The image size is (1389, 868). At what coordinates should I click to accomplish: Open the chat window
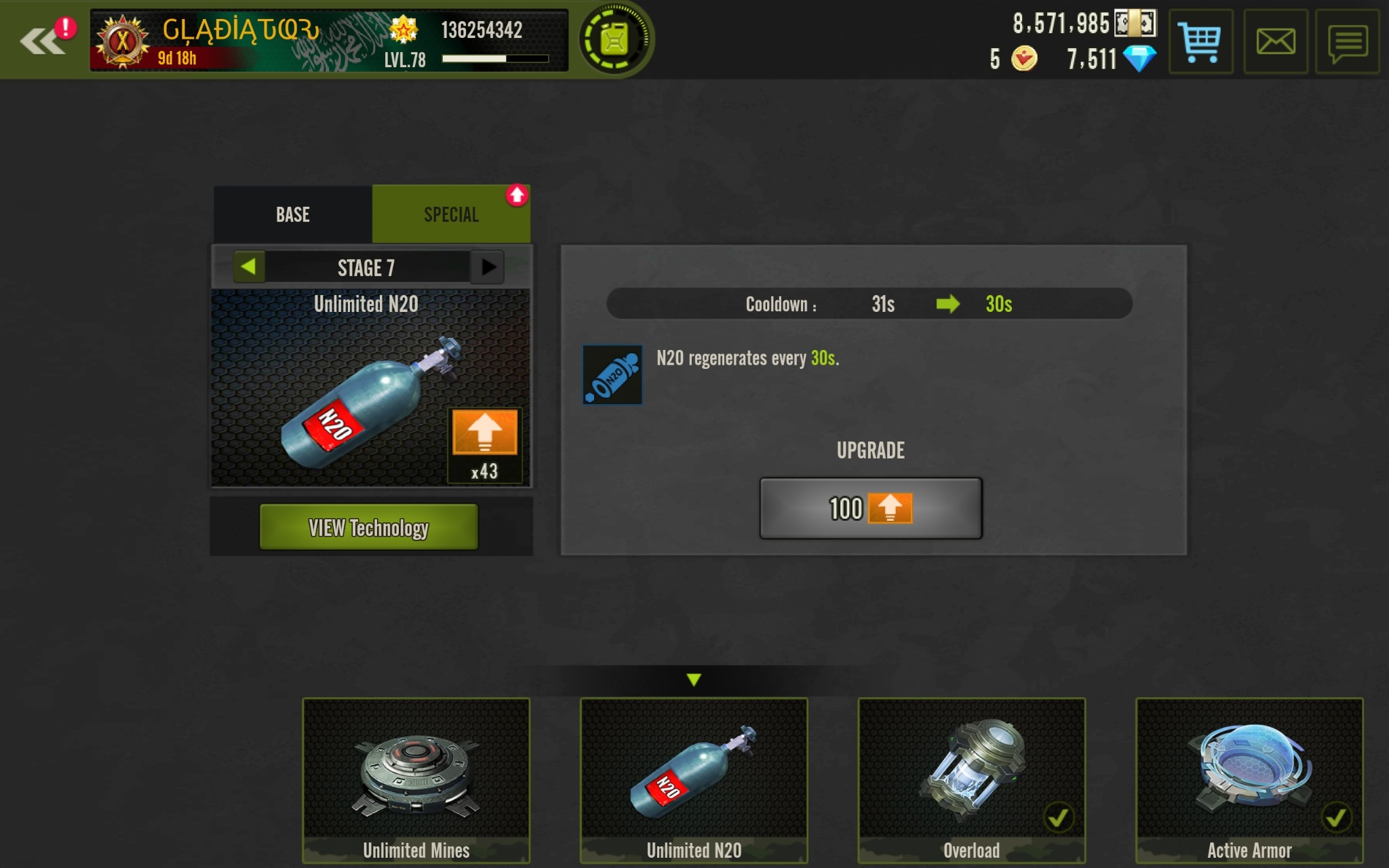coord(1347,42)
